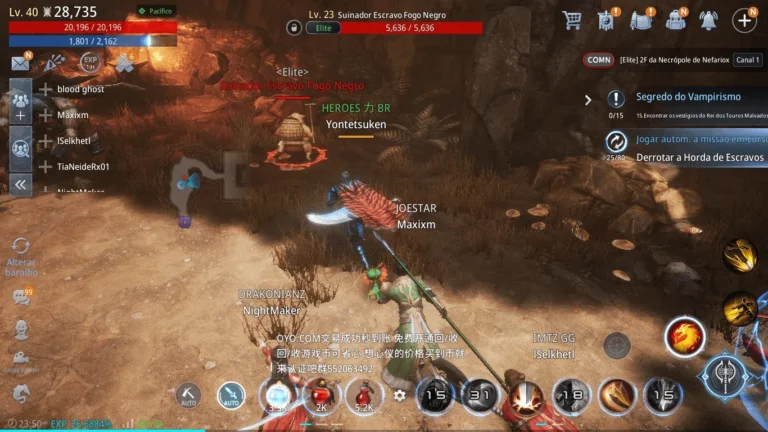The width and height of the screenshot is (768, 432).
Task: Open the chat bubble icon
Action: point(20,297)
